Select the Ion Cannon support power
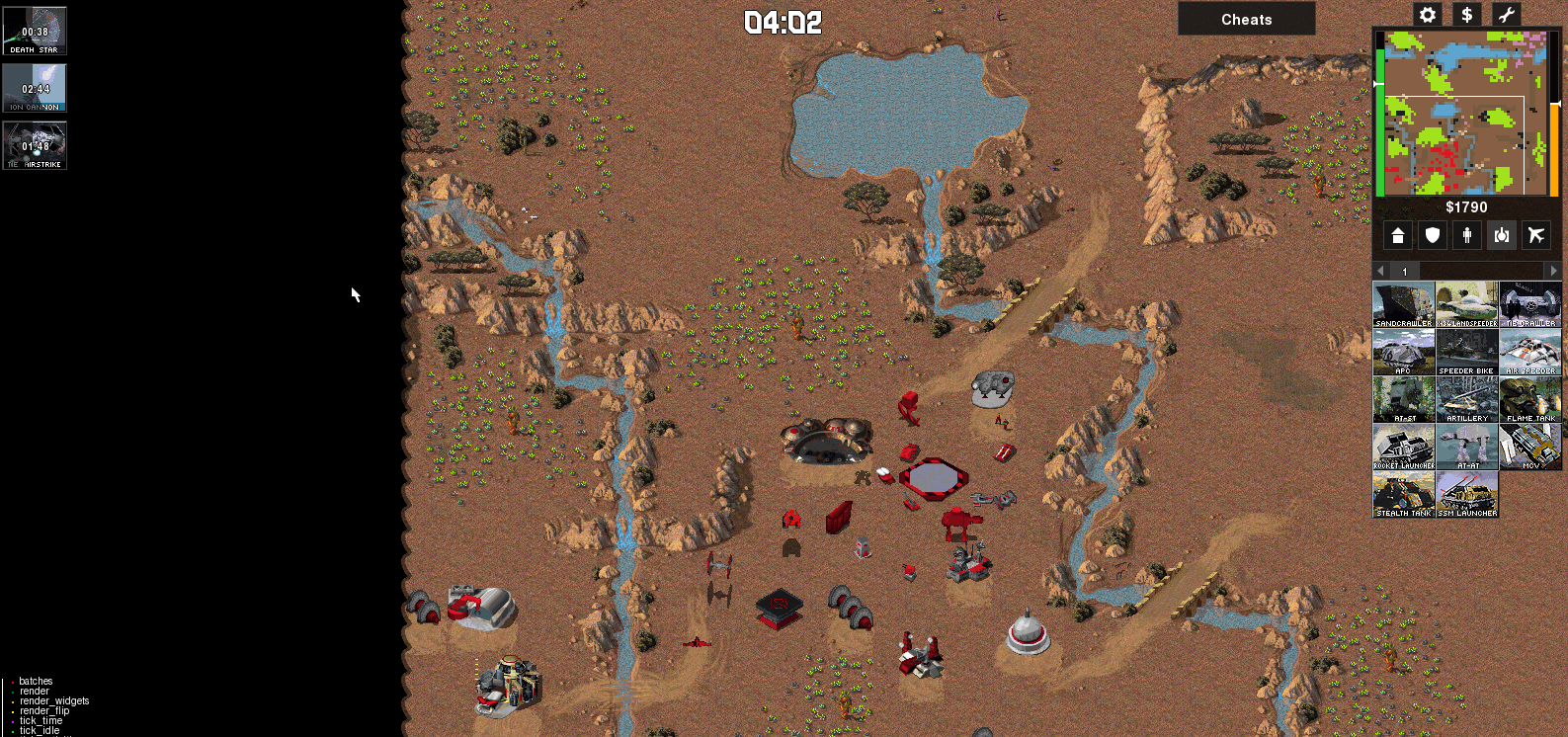1568x737 pixels. pos(35,88)
